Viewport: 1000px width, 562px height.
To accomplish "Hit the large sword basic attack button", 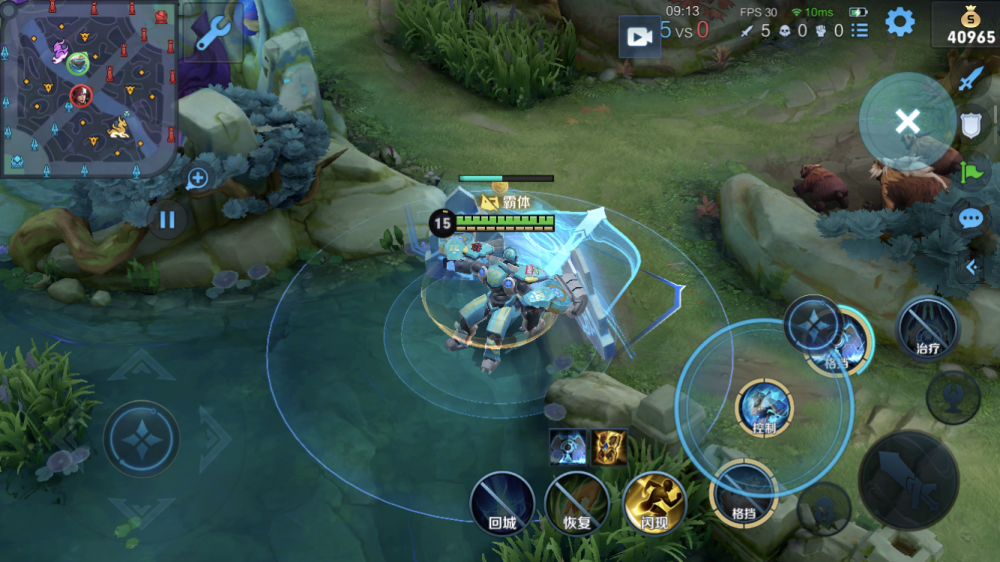I will 908,480.
